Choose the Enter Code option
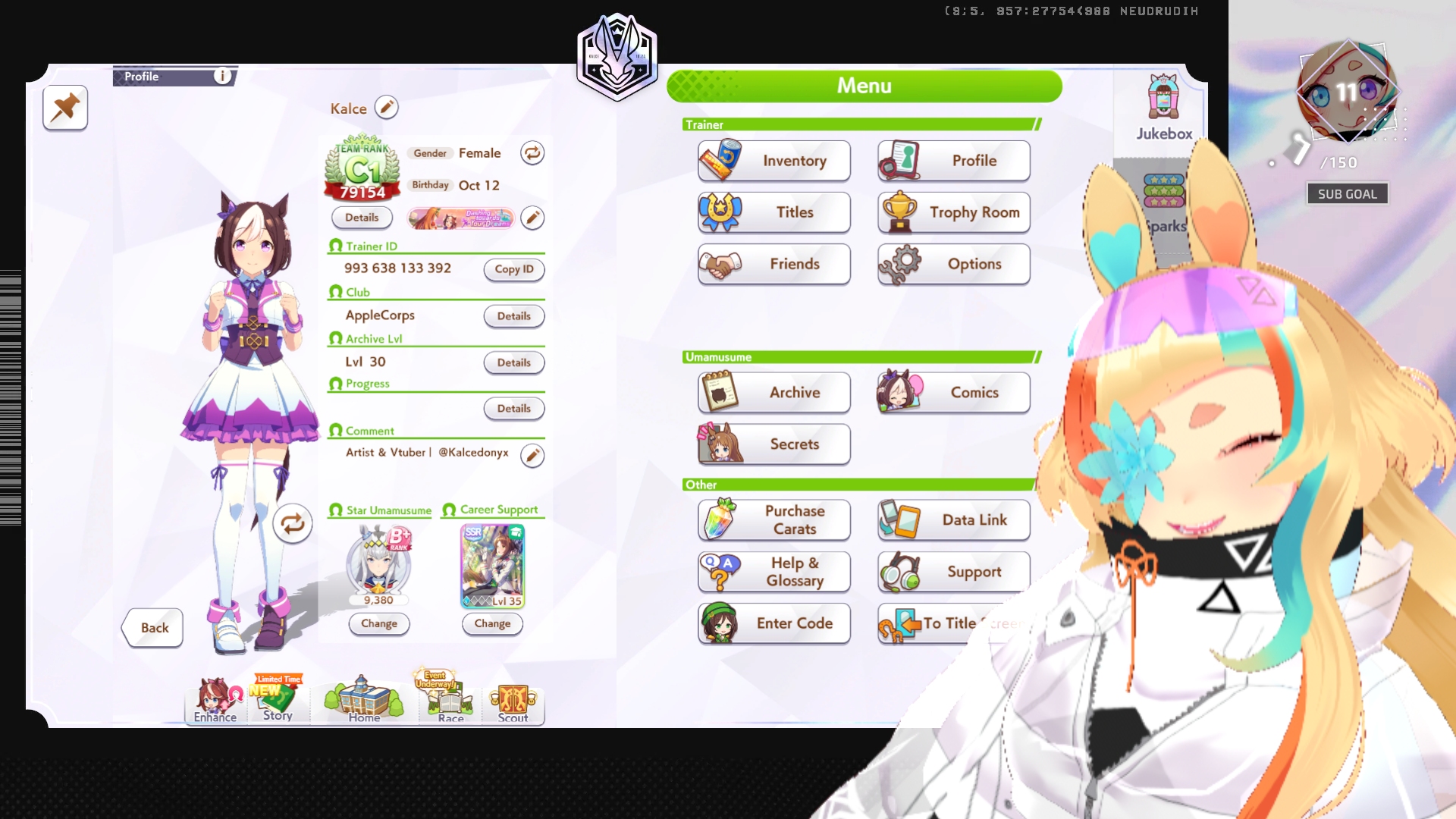Viewport: 1456px width, 819px height. point(773,623)
